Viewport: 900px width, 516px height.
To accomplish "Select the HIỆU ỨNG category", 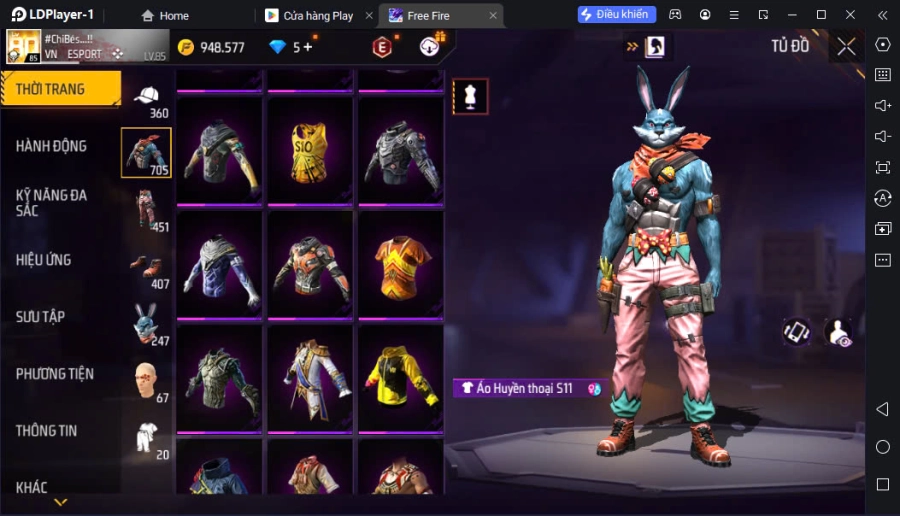I will coord(43,260).
